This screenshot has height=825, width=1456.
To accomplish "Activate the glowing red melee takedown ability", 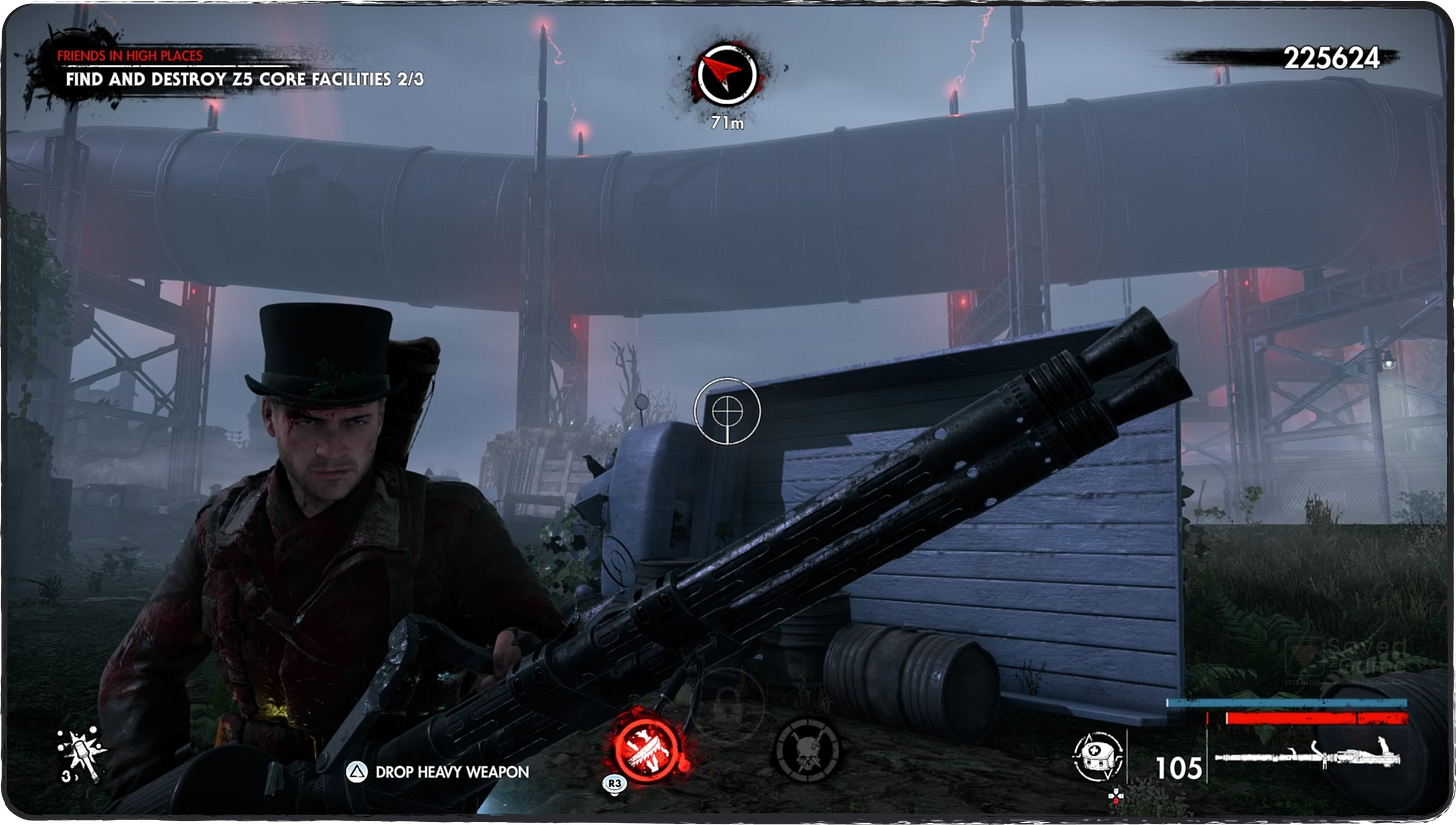I will [x=646, y=746].
